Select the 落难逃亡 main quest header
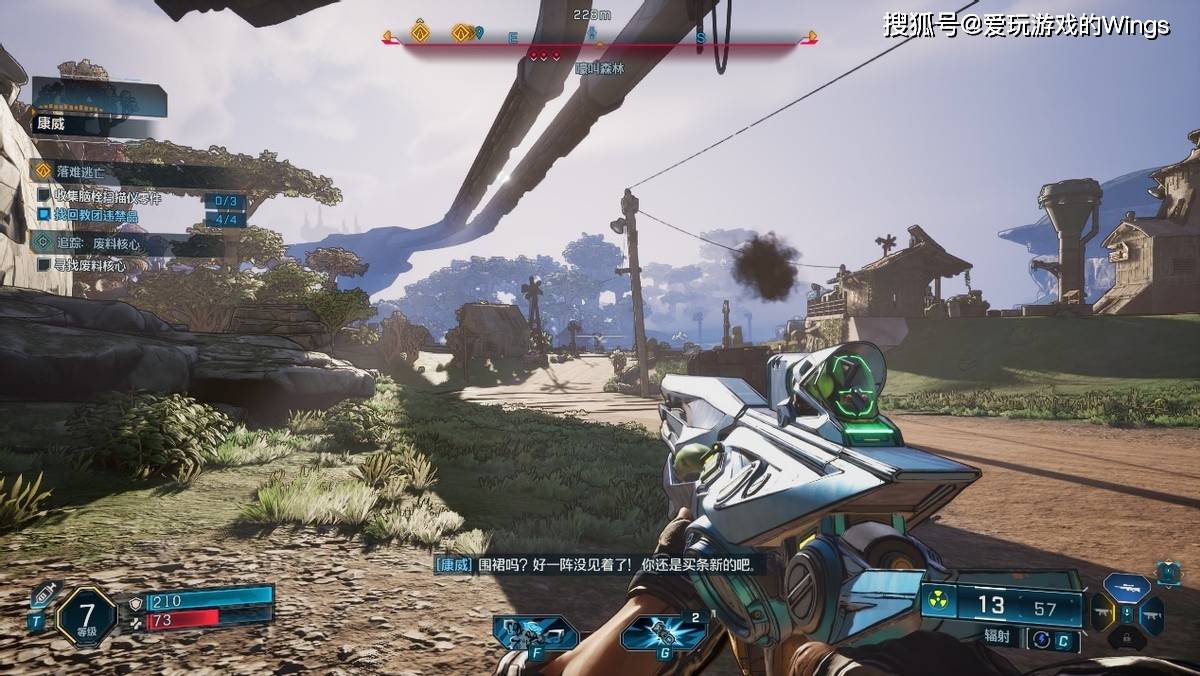Viewport: 1200px width, 676px height. click(x=78, y=171)
